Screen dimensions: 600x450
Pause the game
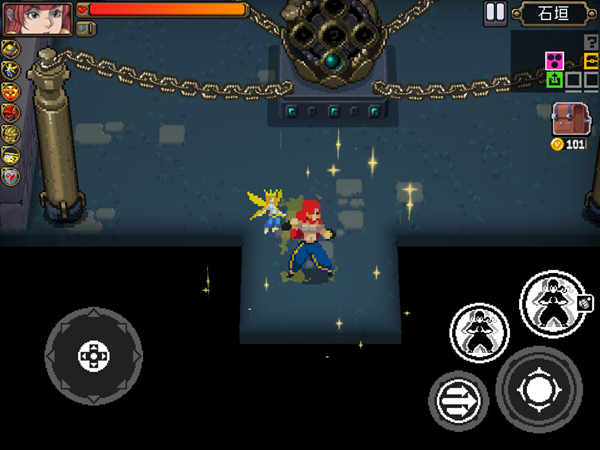coord(495,13)
